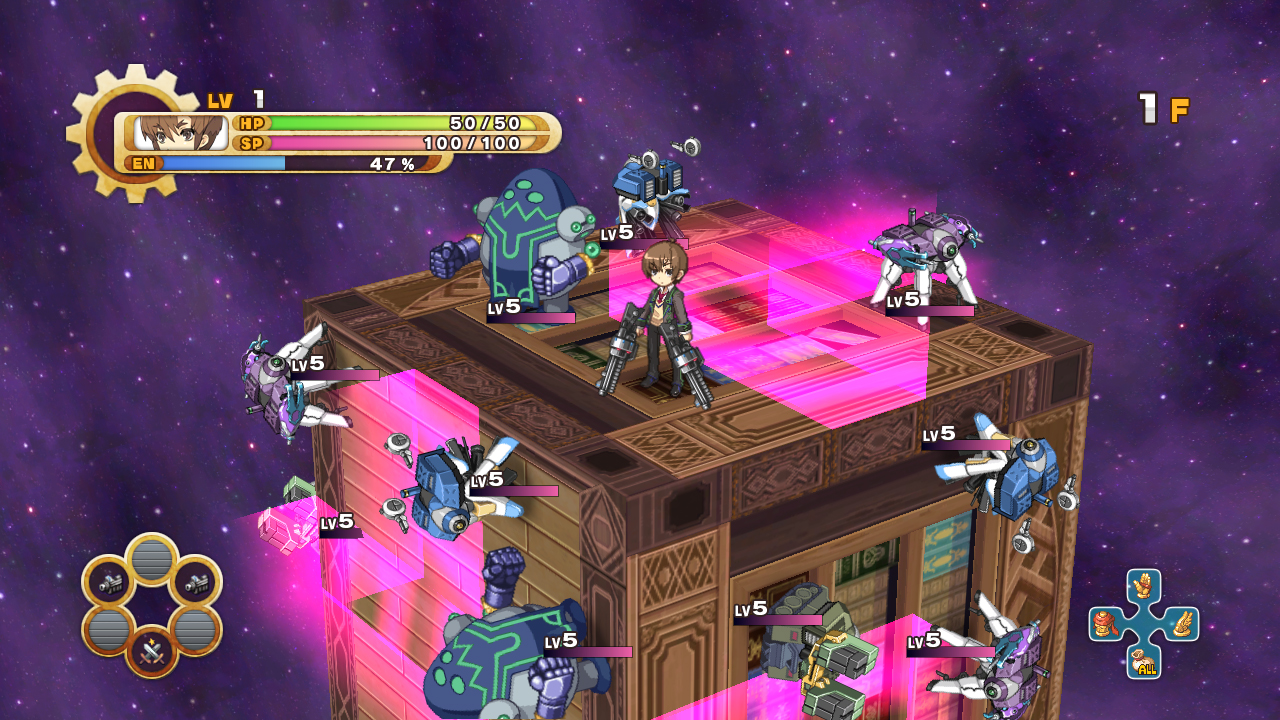This screenshot has width=1280, height=720.
Task: Click the bottom-left empty weapon wheel slot
Action: tap(108, 629)
